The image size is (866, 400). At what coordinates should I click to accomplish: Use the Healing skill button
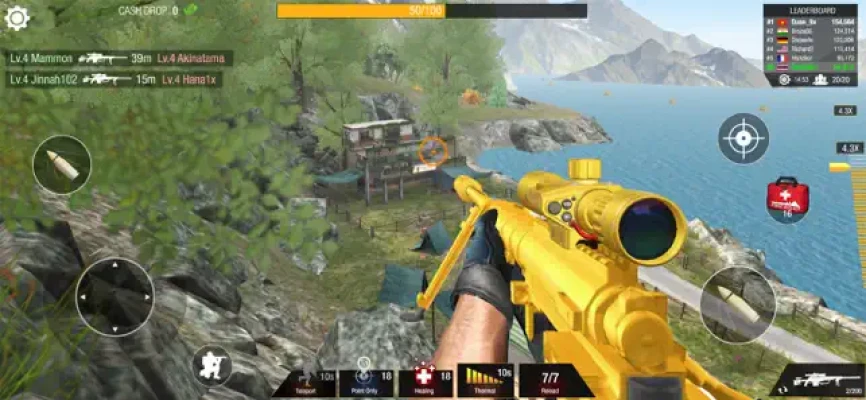click(x=425, y=382)
